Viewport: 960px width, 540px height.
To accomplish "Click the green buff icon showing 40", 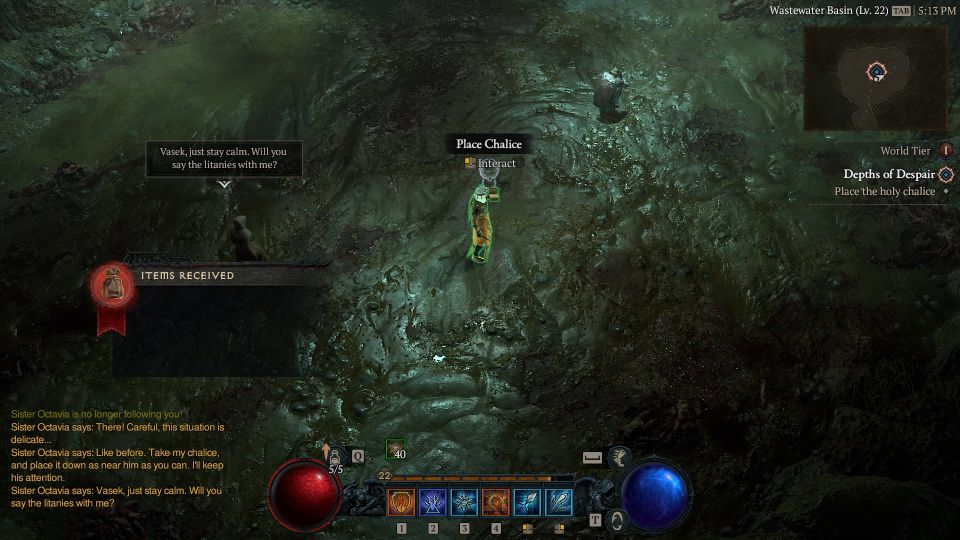I will (x=396, y=451).
